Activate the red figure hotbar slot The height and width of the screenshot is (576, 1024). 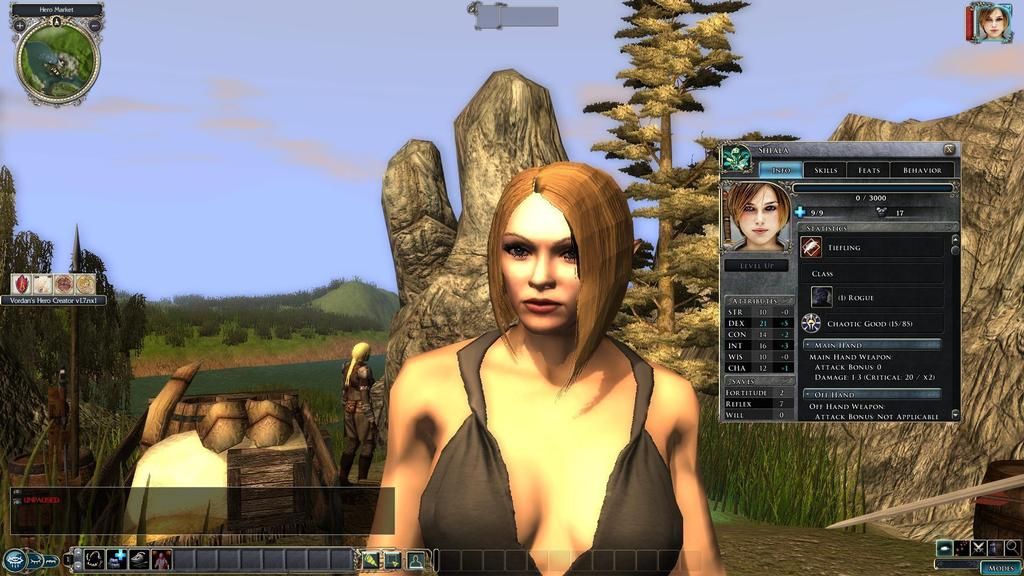pyautogui.click(x=161, y=560)
